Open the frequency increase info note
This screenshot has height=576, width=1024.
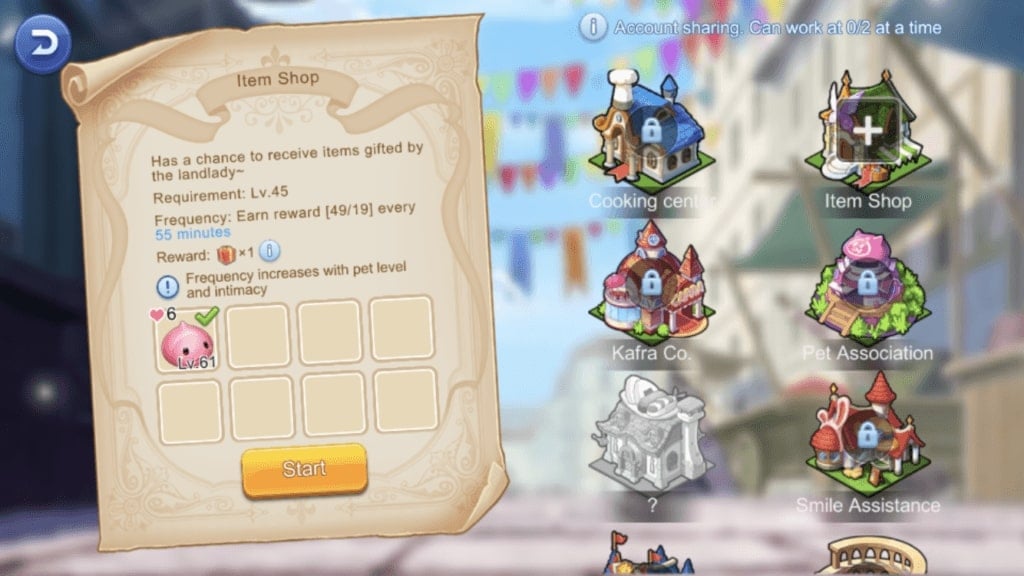(168, 284)
